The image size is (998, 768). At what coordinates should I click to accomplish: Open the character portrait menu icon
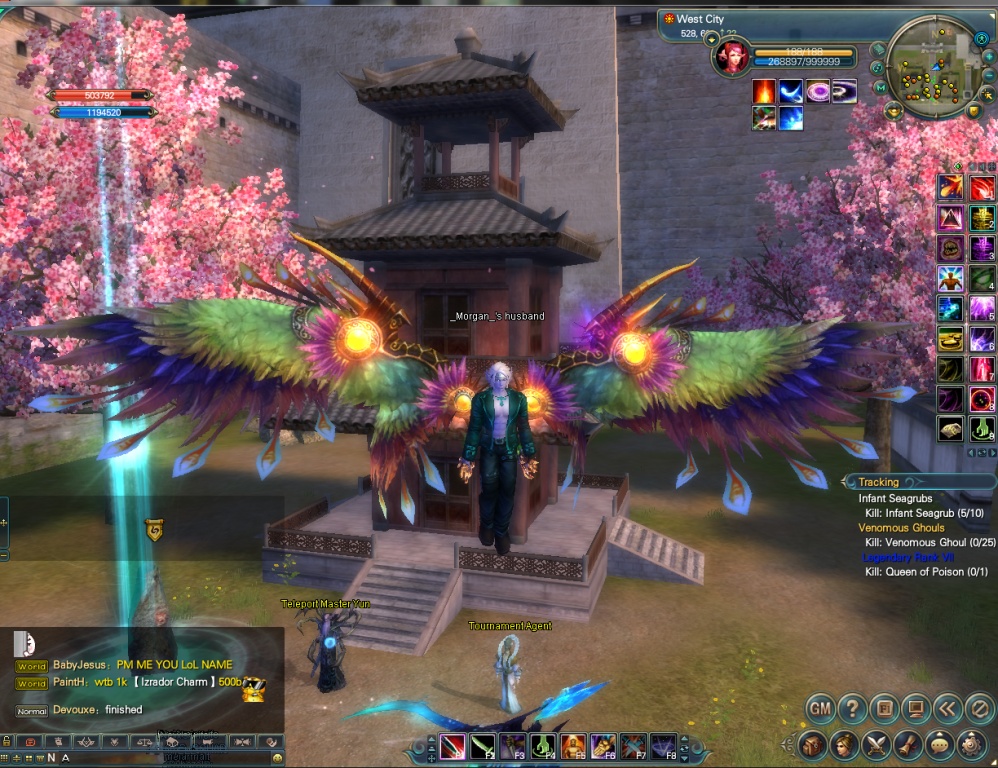[x=844, y=744]
